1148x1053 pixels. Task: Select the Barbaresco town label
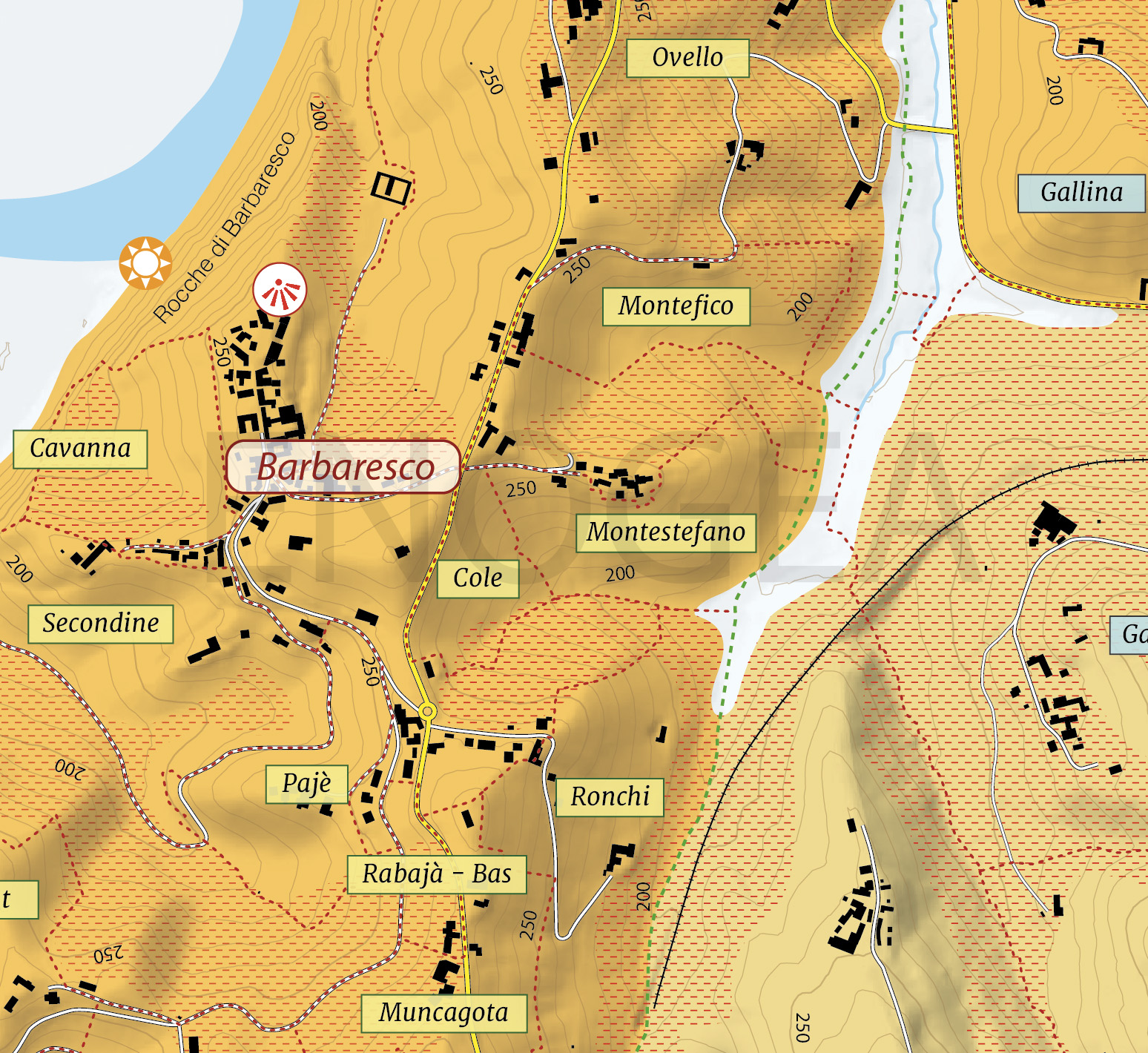point(343,467)
